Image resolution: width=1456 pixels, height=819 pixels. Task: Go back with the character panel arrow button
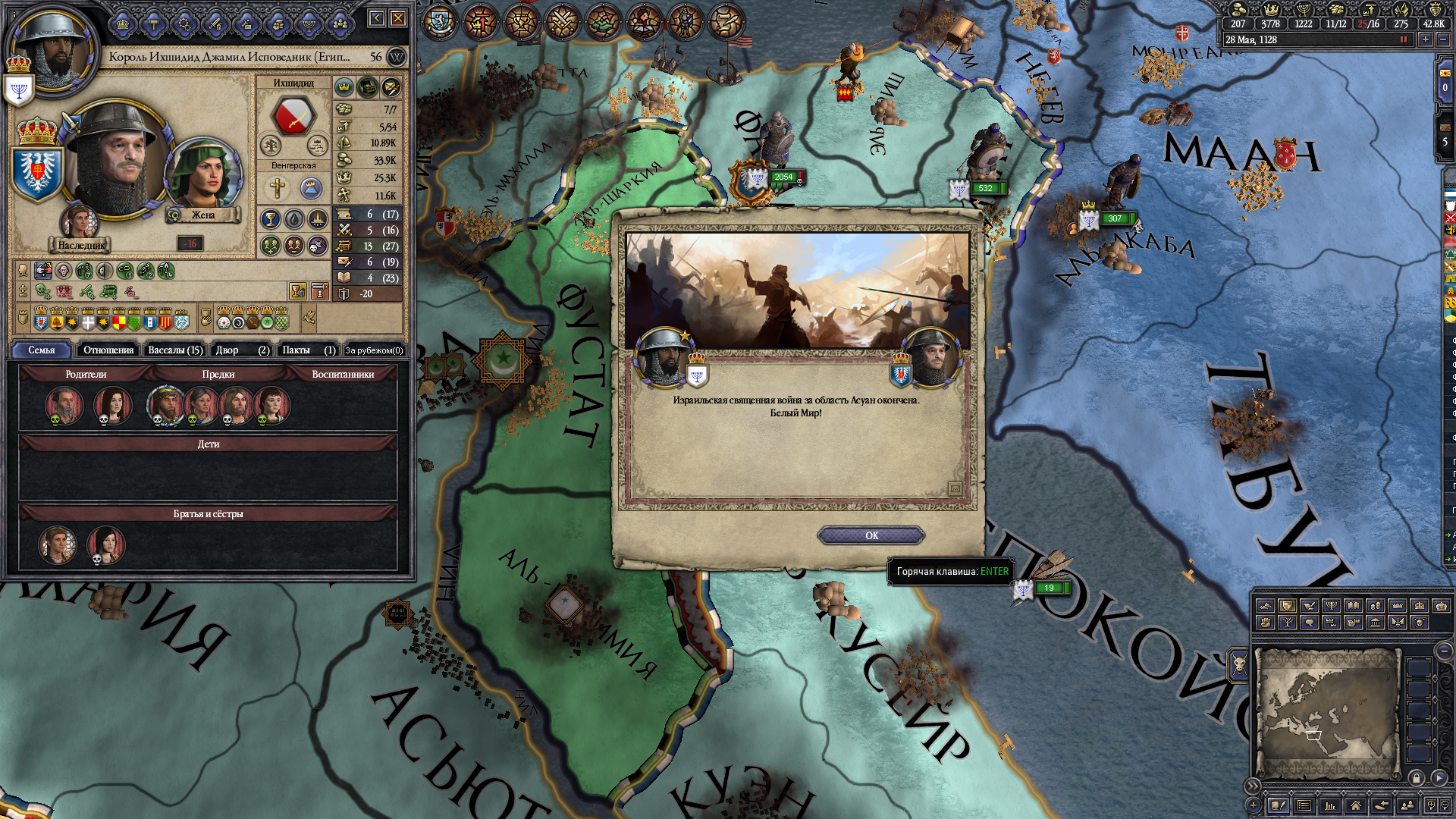(x=376, y=18)
